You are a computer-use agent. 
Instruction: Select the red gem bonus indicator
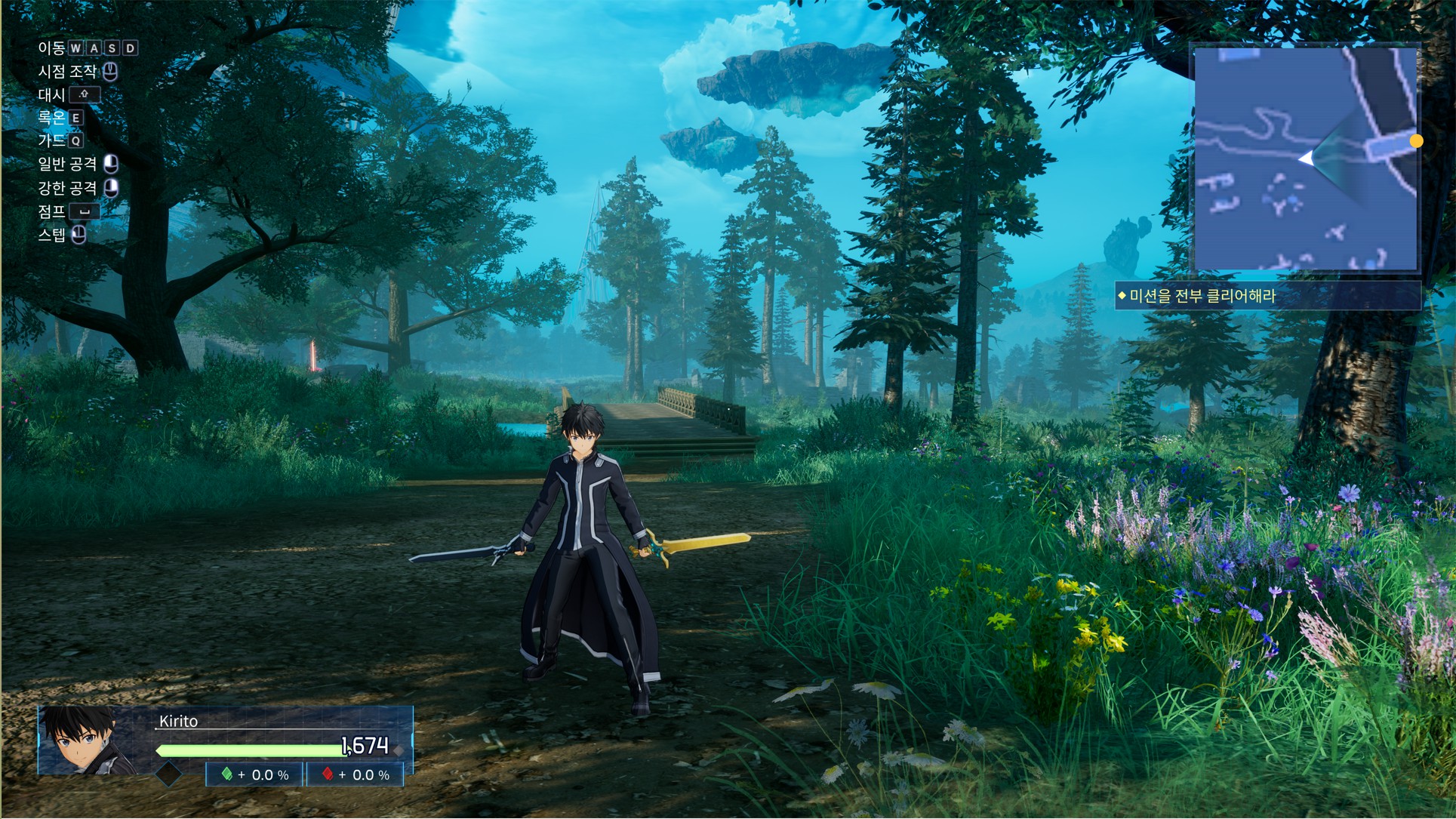click(x=356, y=774)
